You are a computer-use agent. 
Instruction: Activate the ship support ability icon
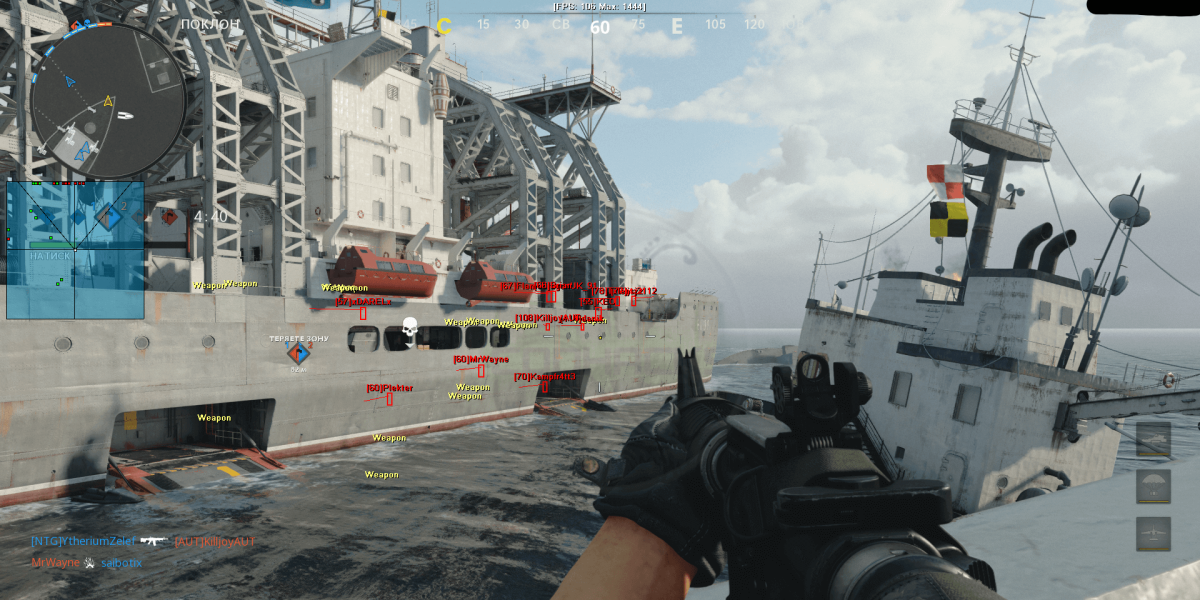pyautogui.click(x=1153, y=438)
